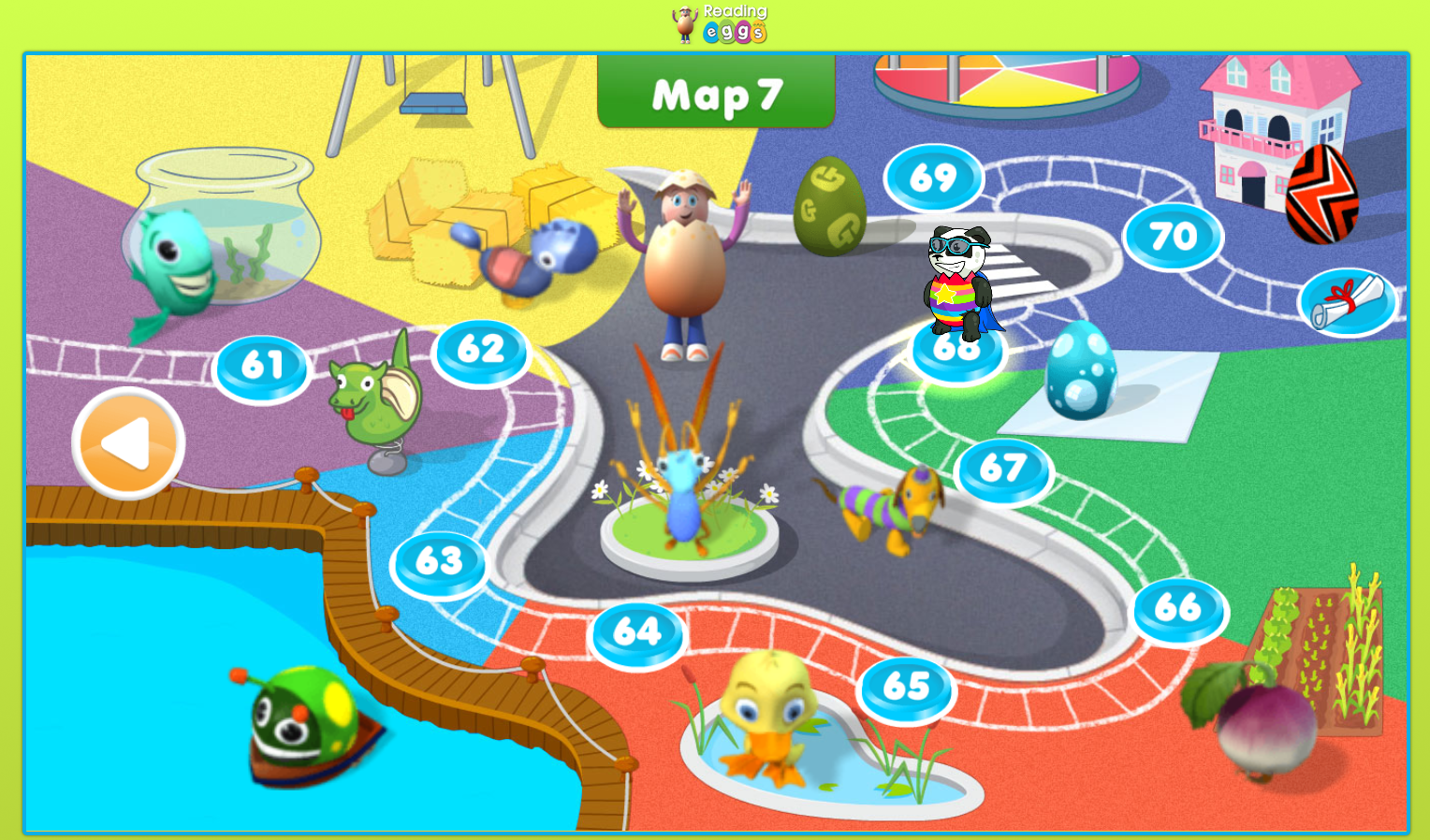Click the Map 7 banner
Image resolution: width=1430 pixels, height=840 pixels.
(715, 93)
